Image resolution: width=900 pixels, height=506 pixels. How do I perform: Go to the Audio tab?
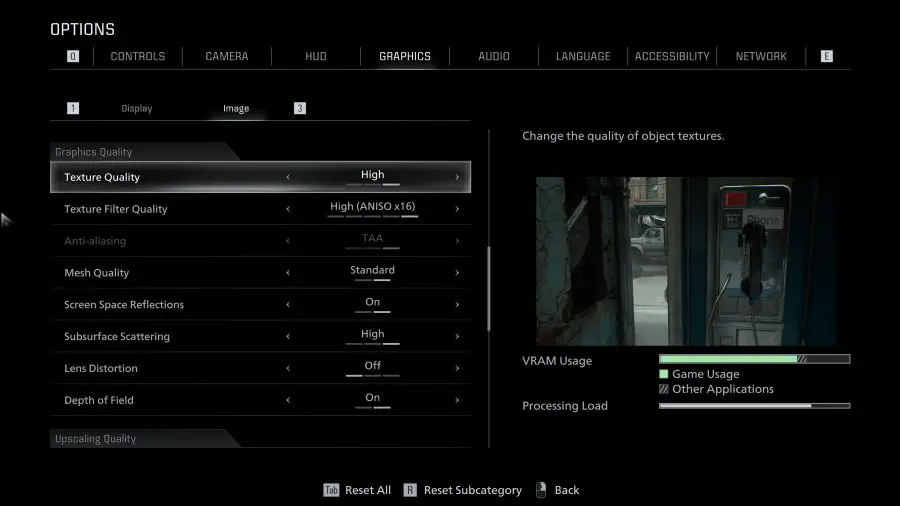point(494,56)
